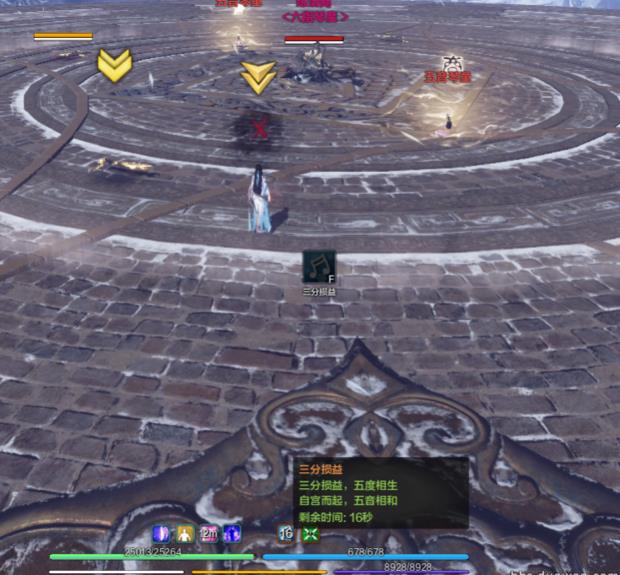
Task: Select the blue flame buff icon
Action: [161, 534]
